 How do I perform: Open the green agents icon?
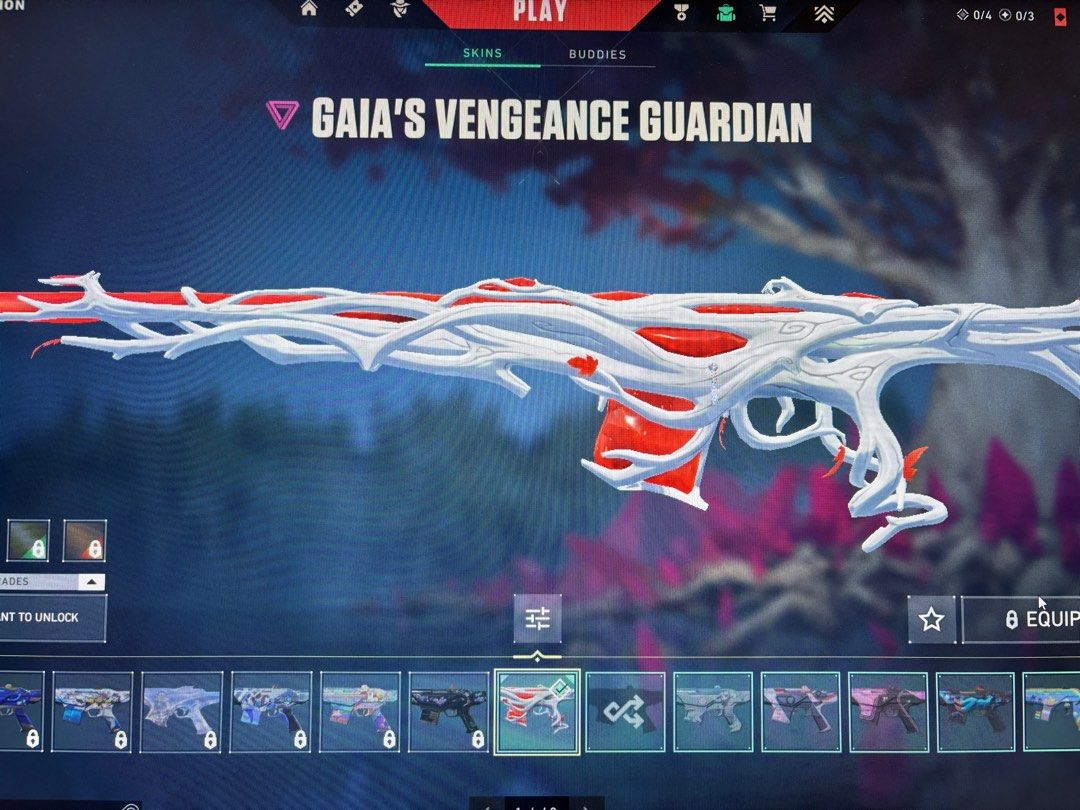coord(725,13)
